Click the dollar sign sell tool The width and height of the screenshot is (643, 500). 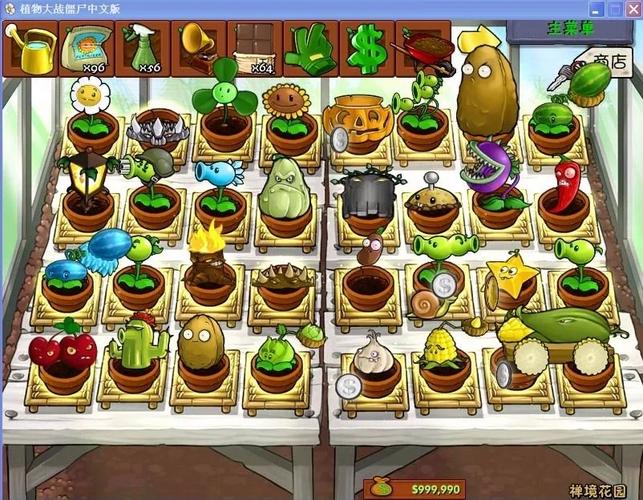click(x=366, y=50)
